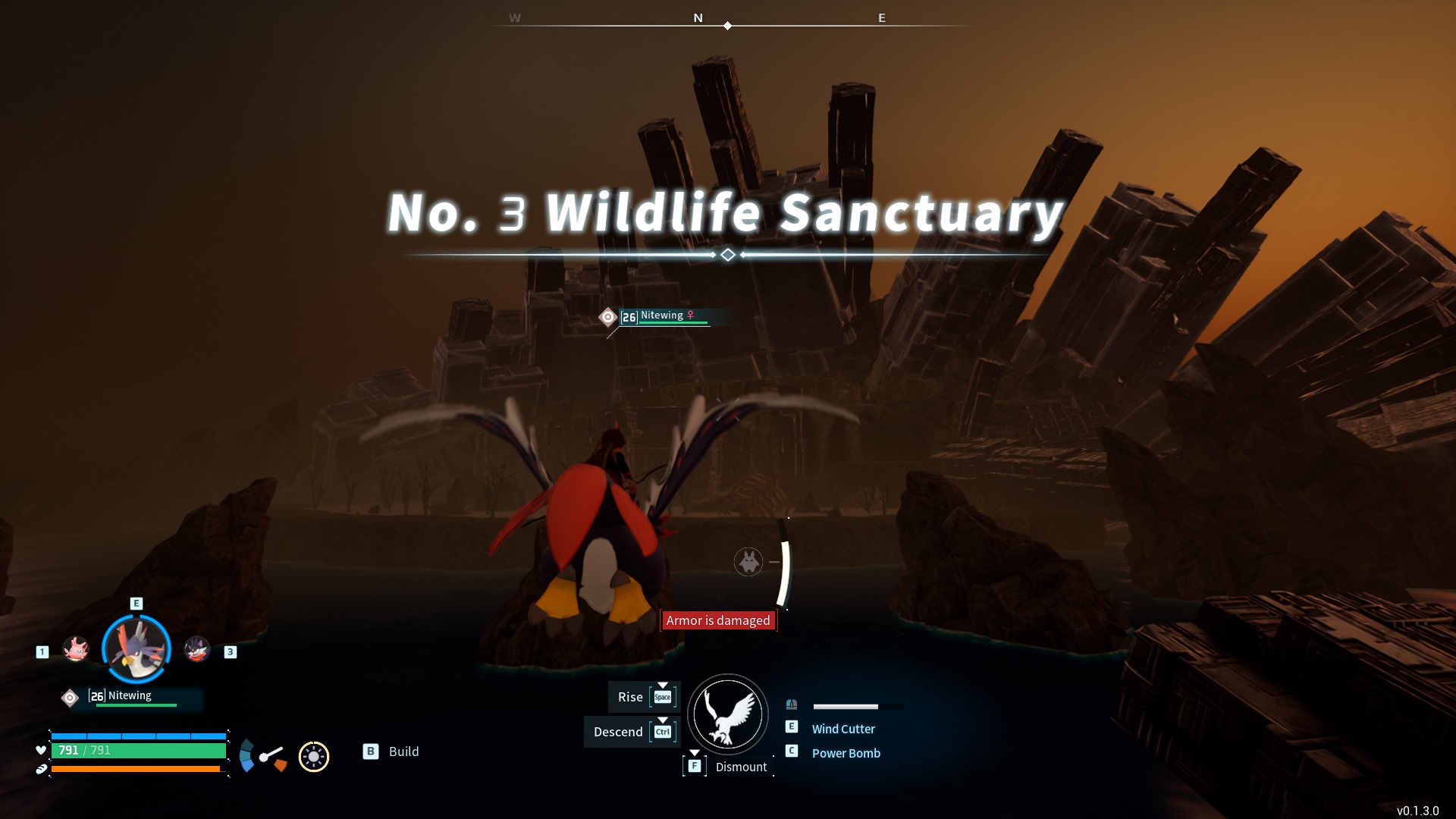Click the target reticle icon next to Nitewing nameplate

[70, 697]
